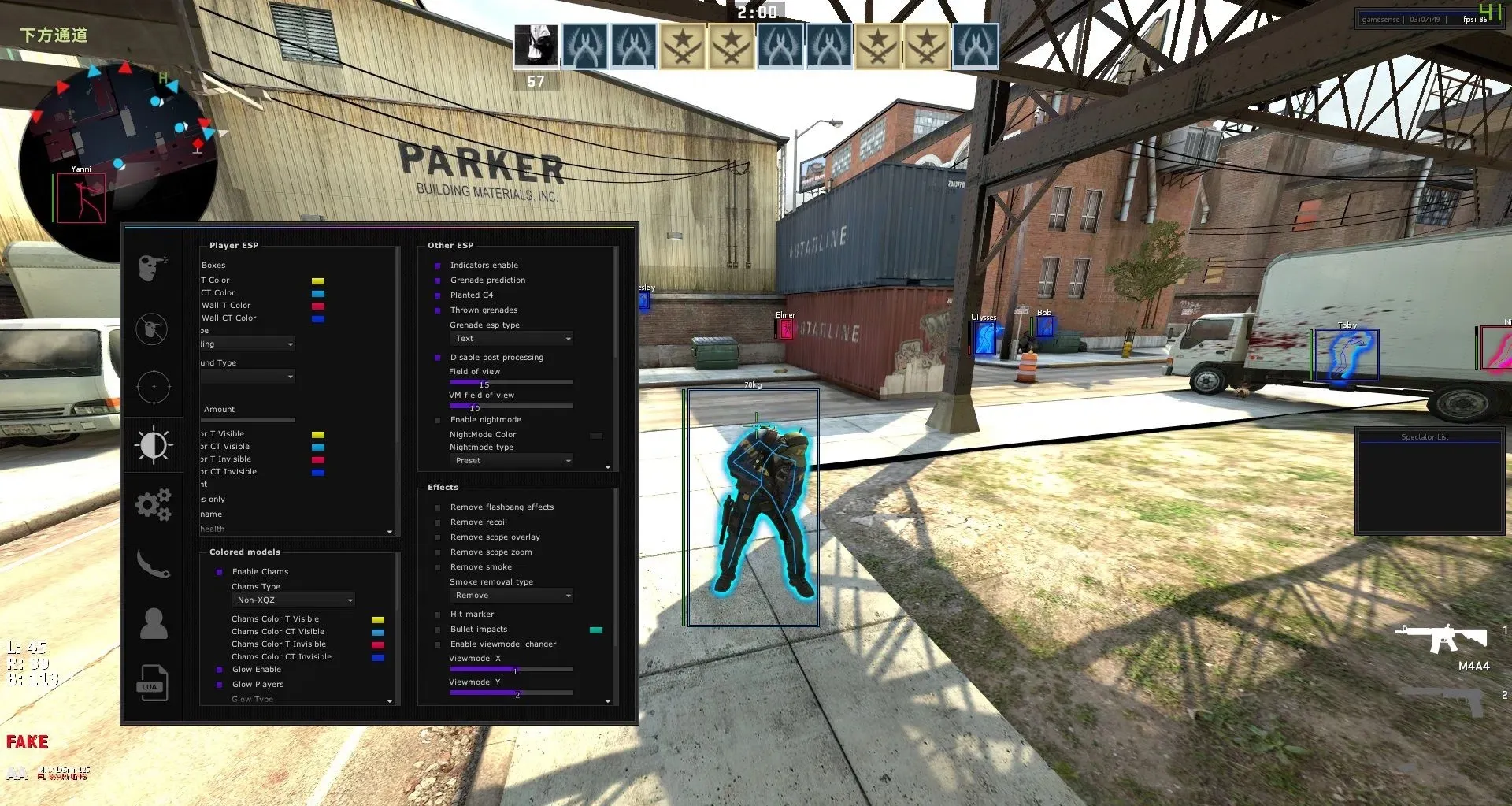Enable the nightmode checkbox
The height and width of the screenshot is (806, 1512).
click(x=438, y=419)
